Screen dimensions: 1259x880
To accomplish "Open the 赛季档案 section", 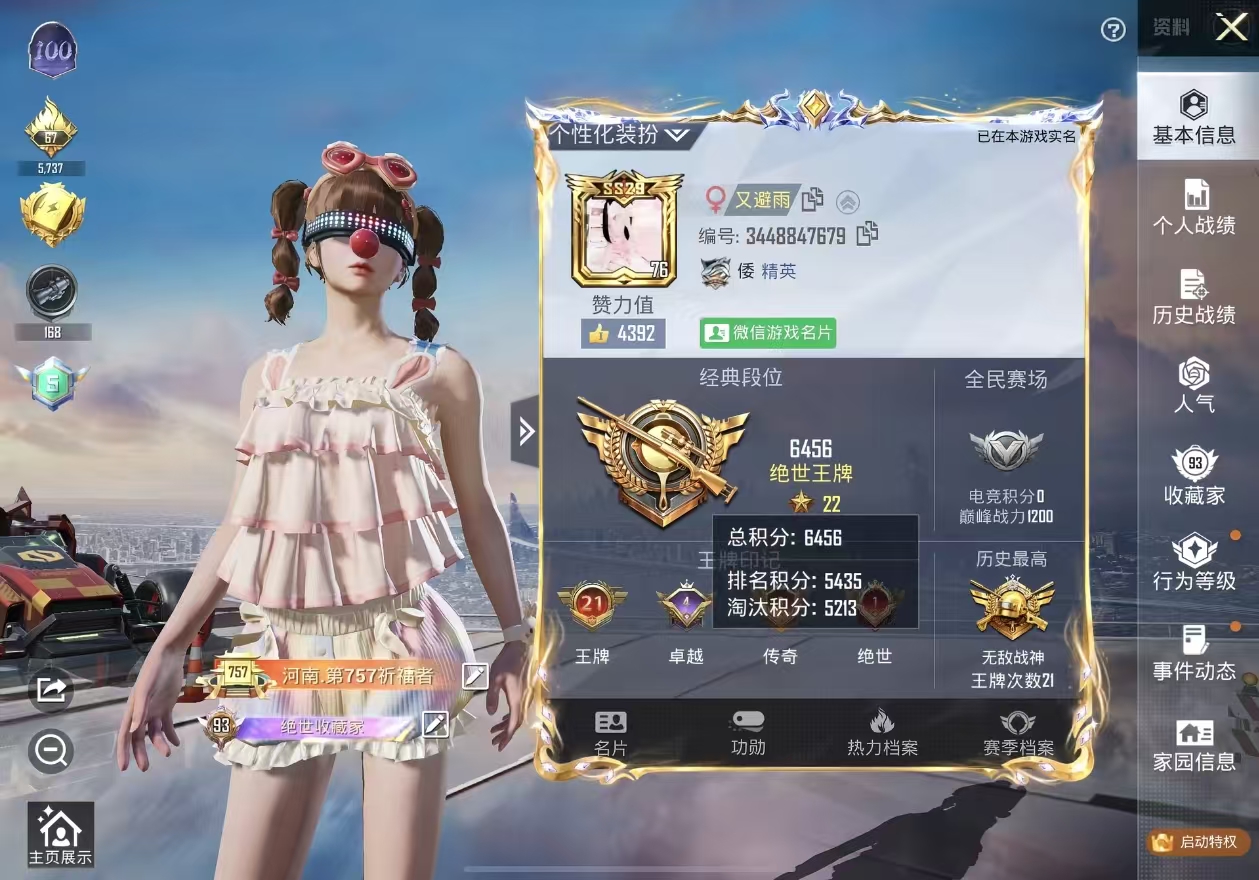I will (1018, 733).
